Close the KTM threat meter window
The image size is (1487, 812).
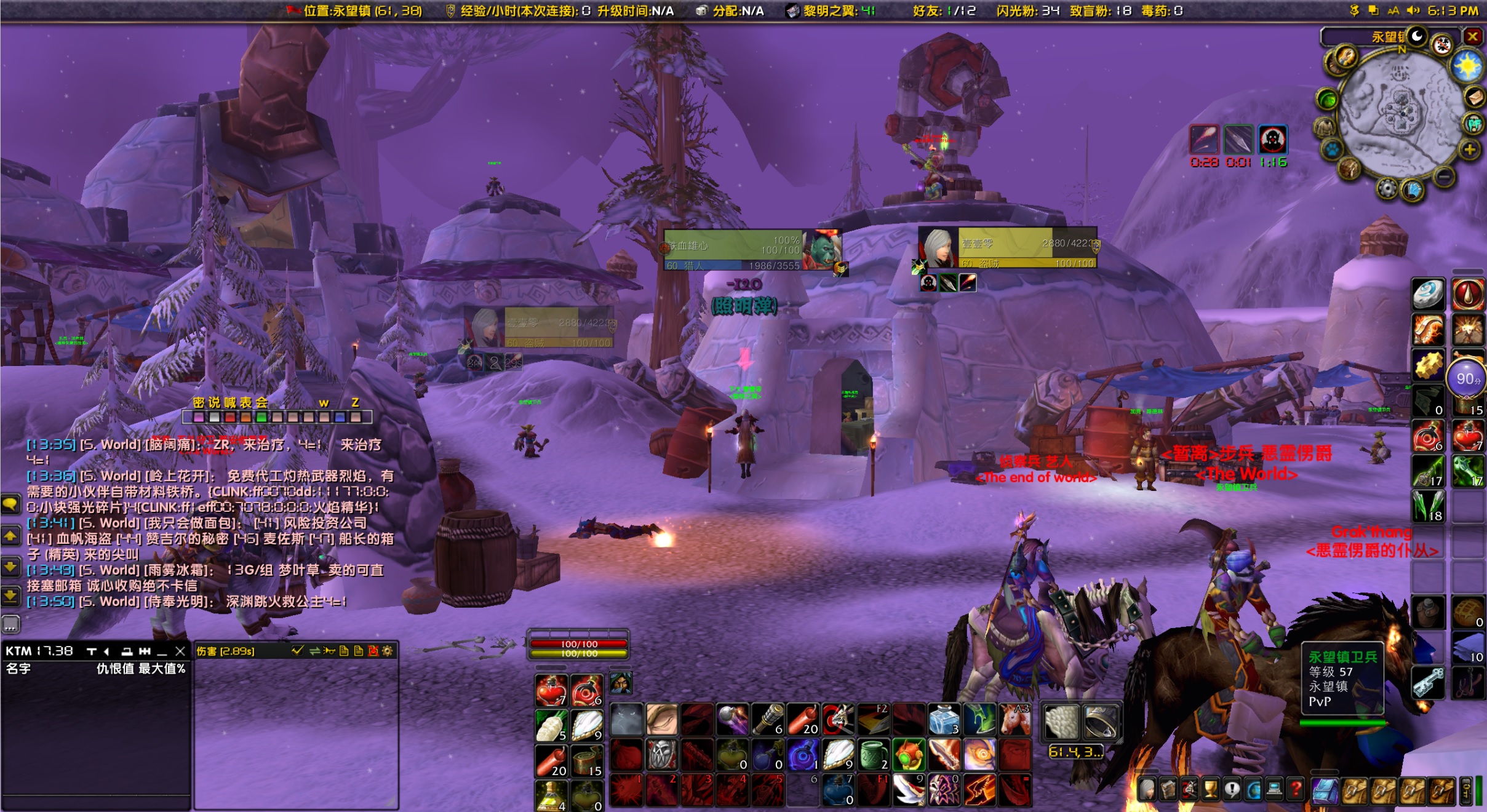180,651
